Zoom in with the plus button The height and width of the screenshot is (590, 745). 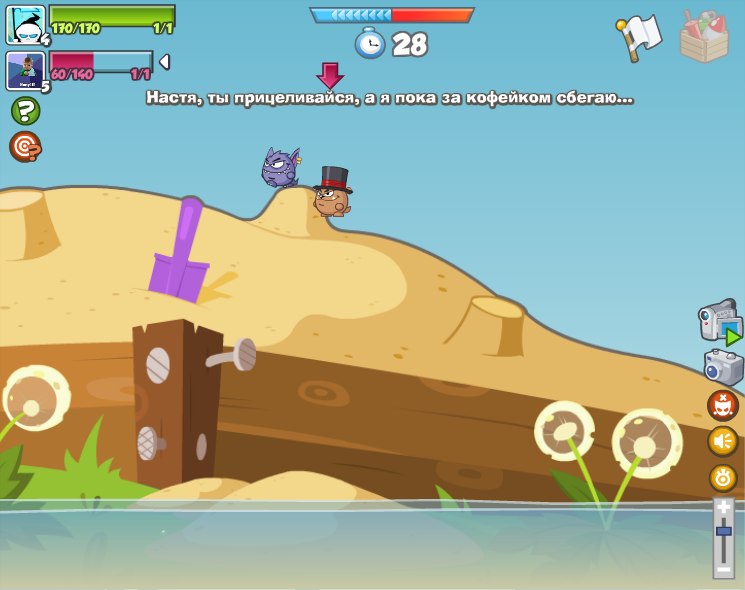(x=724, y=508)
